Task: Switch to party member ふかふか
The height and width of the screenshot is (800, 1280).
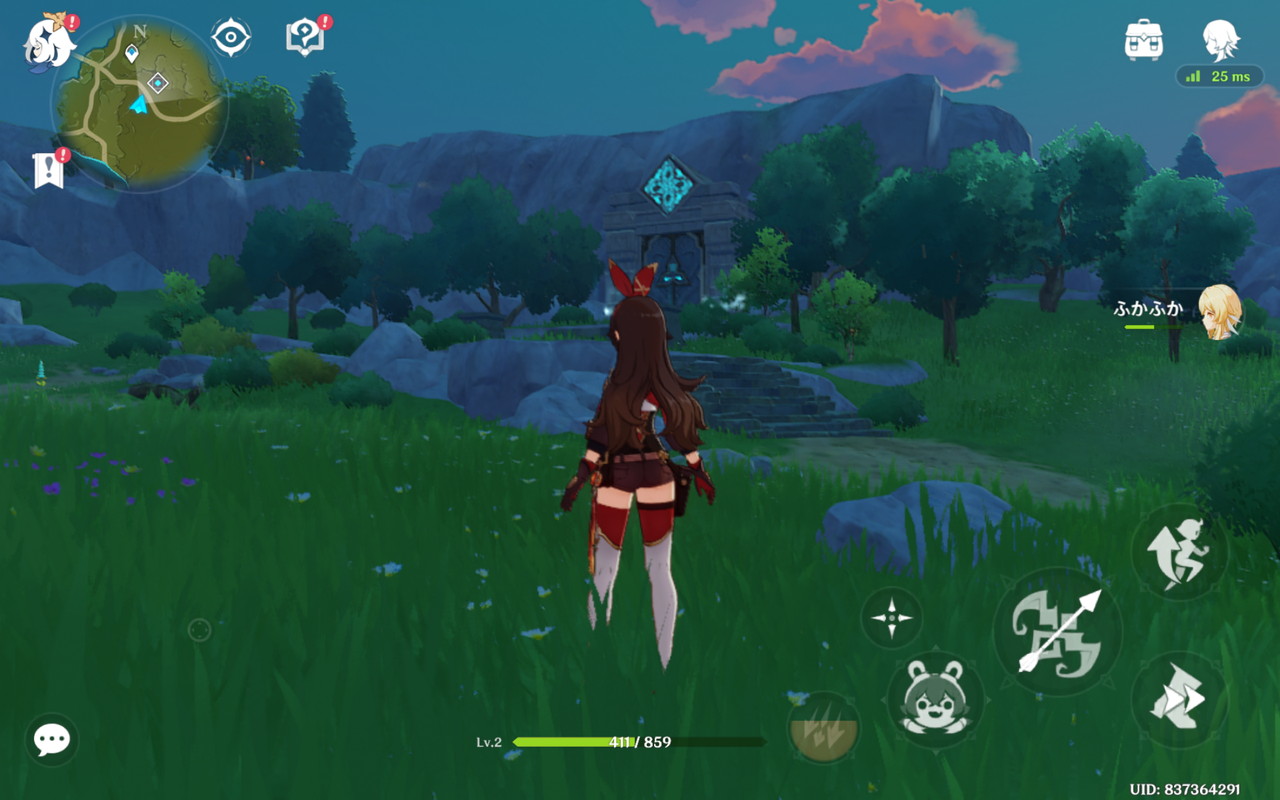Action: [x=1220, y=312]
